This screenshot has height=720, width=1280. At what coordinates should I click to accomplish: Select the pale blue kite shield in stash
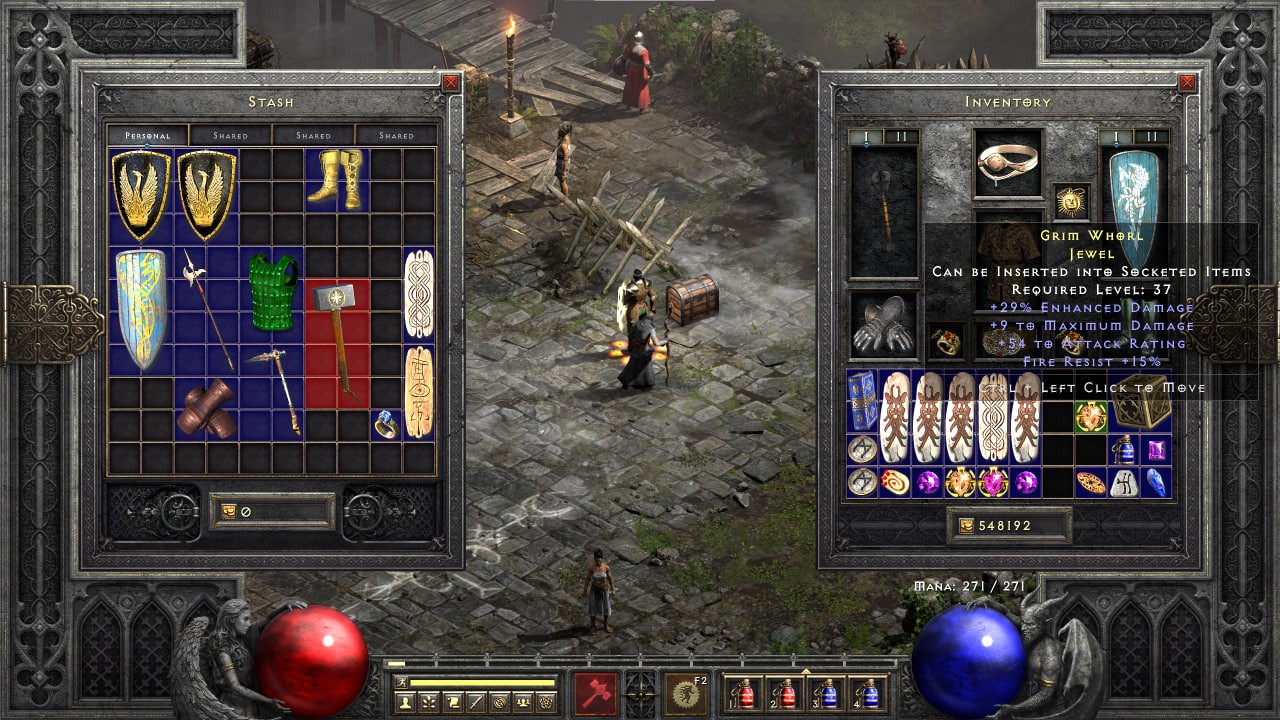pos(141,309)
